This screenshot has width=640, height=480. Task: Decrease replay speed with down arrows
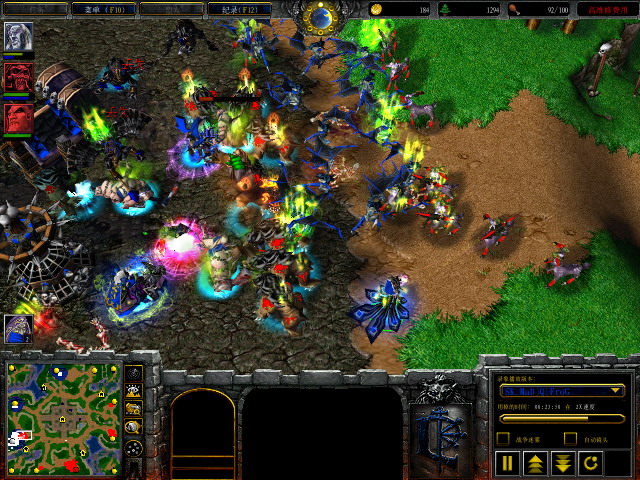563,463
